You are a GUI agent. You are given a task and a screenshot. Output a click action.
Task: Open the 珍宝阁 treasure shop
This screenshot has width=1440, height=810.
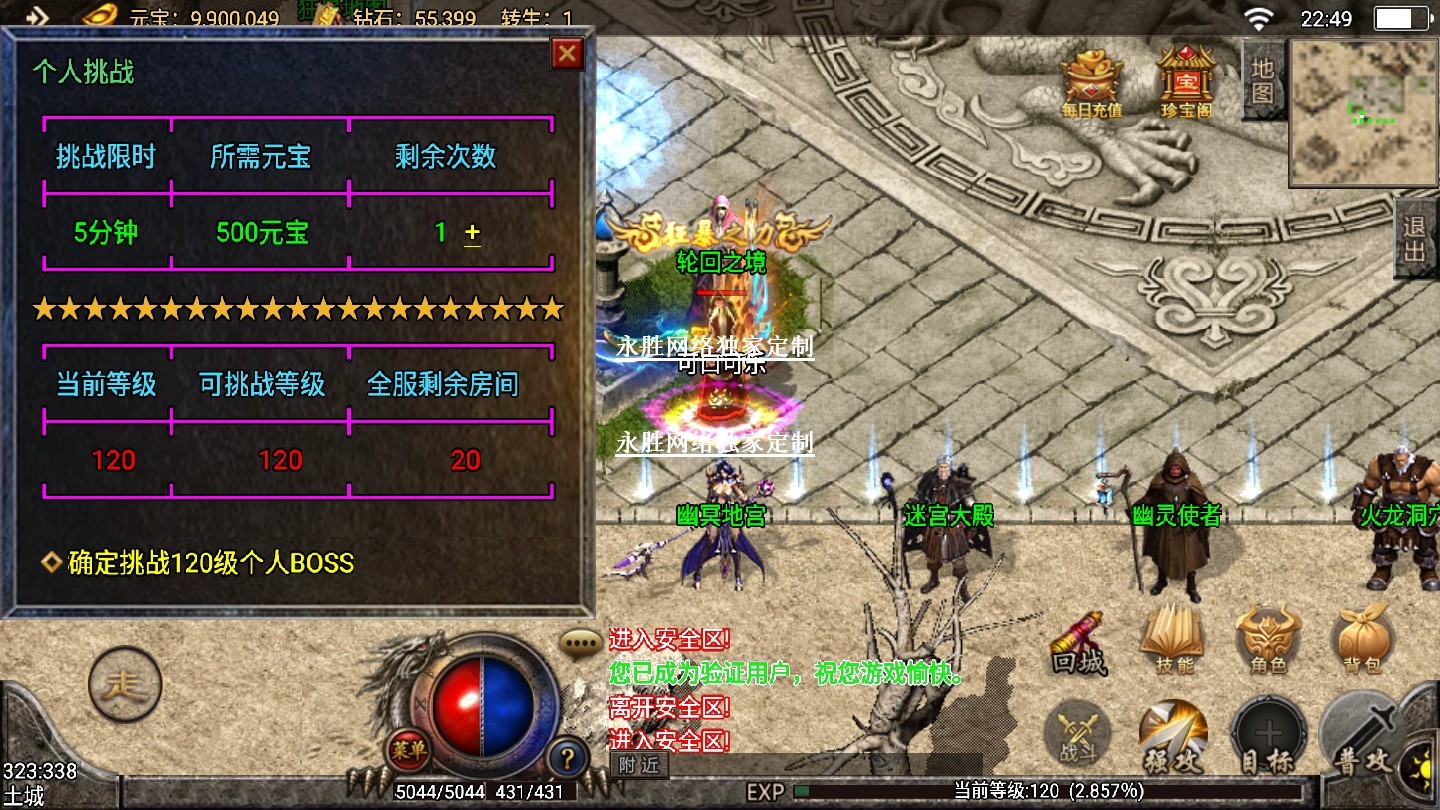click(x=1185, y=80)
